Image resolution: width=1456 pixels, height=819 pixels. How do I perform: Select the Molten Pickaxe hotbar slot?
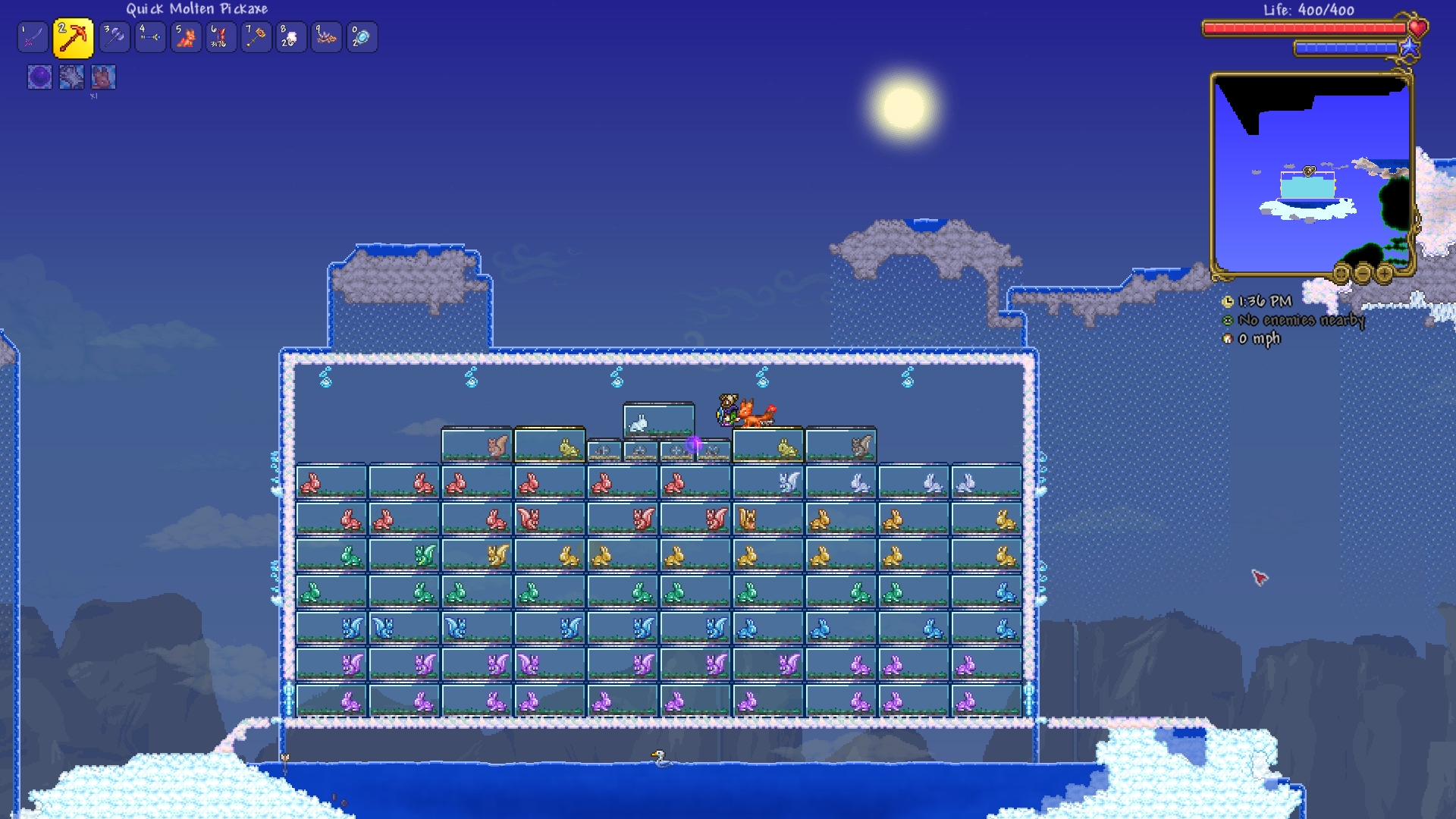(73, 38)
